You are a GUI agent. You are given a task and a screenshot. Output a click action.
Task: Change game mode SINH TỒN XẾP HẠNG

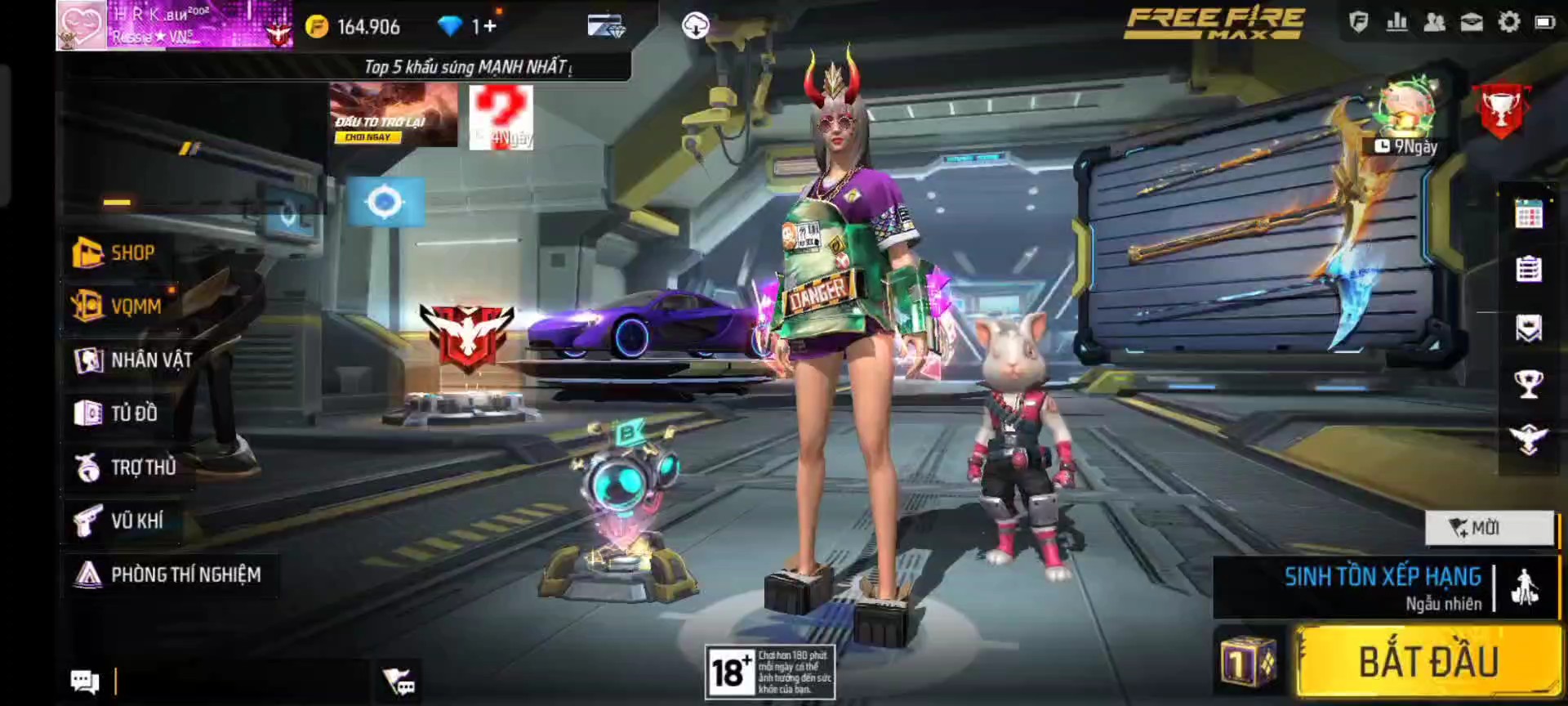[1383, 588]
